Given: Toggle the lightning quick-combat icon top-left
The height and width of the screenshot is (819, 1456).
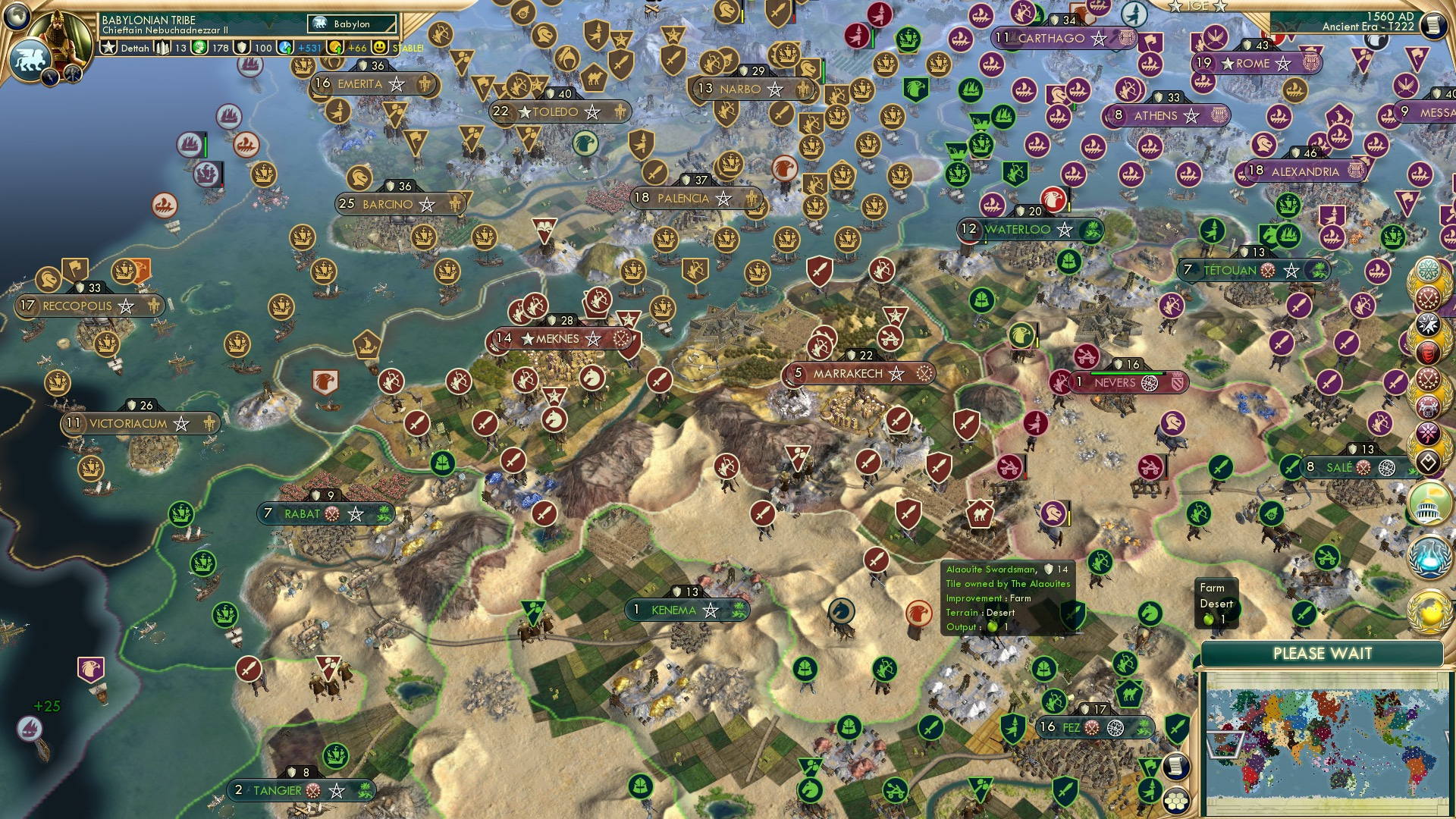Looking at the screenshot, I should [x=49, y=77].
